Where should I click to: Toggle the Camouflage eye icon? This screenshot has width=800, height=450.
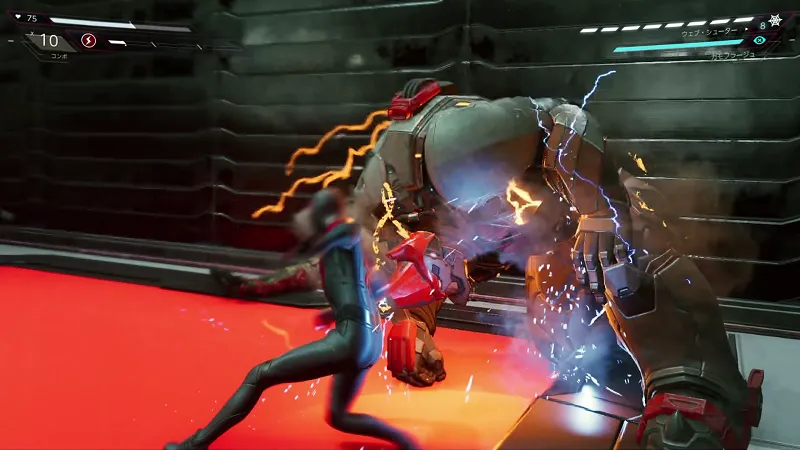pos(760,40)
